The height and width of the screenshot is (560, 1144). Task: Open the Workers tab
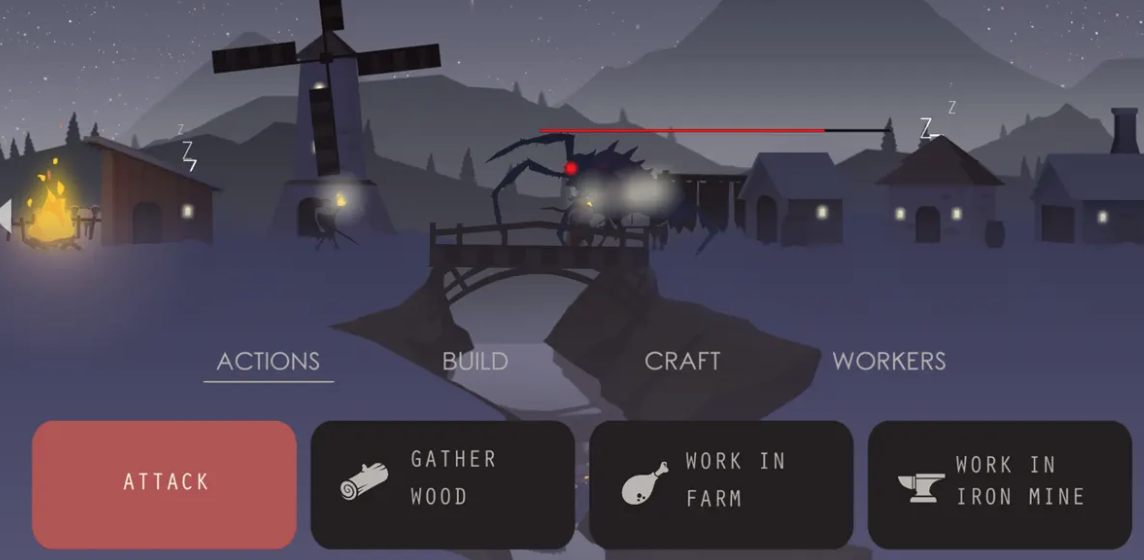pyautogui.click(x=889, y=361)
